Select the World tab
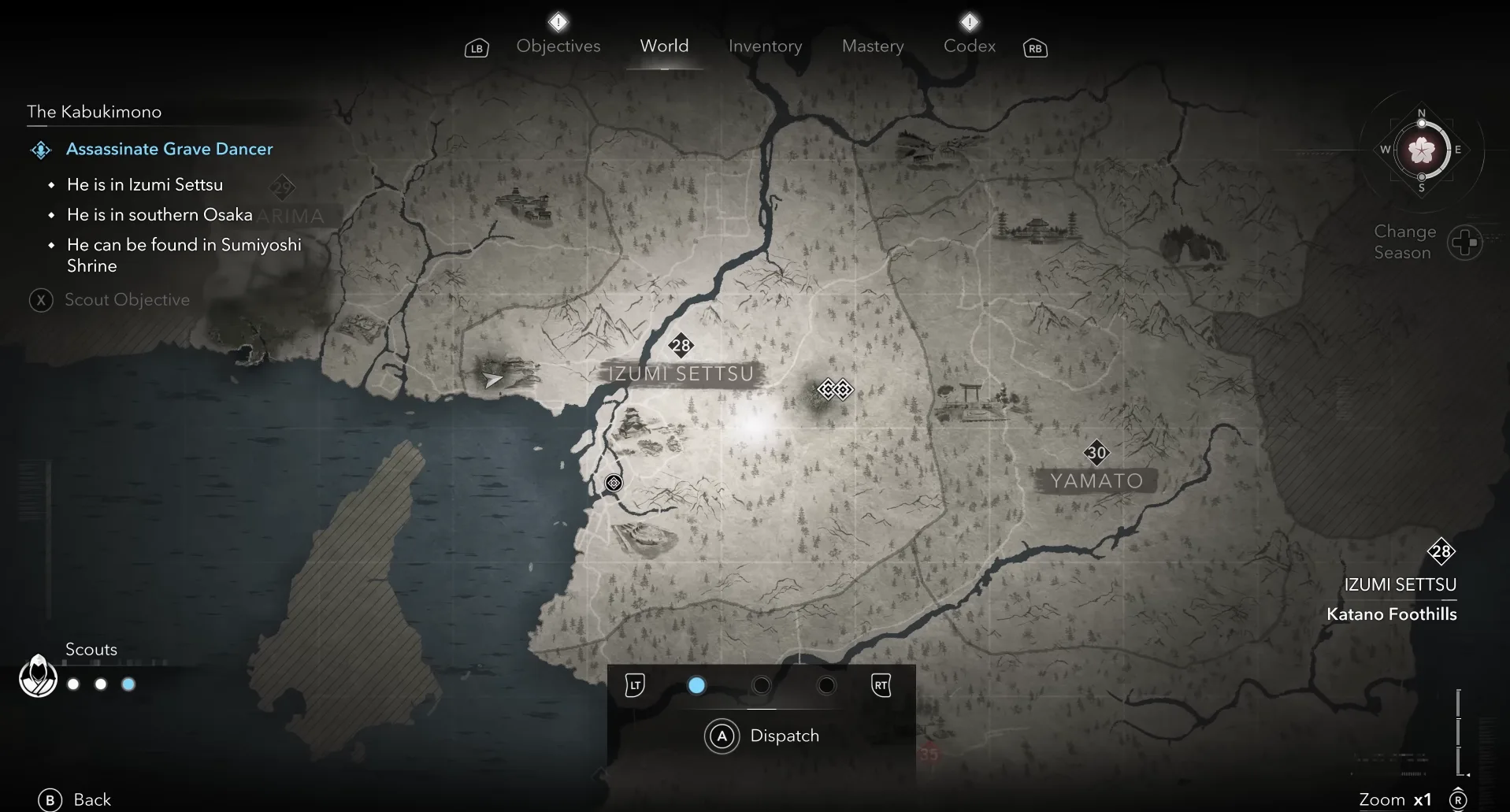Viewport: 1510px width, 812px height. (x=664, y=46)
